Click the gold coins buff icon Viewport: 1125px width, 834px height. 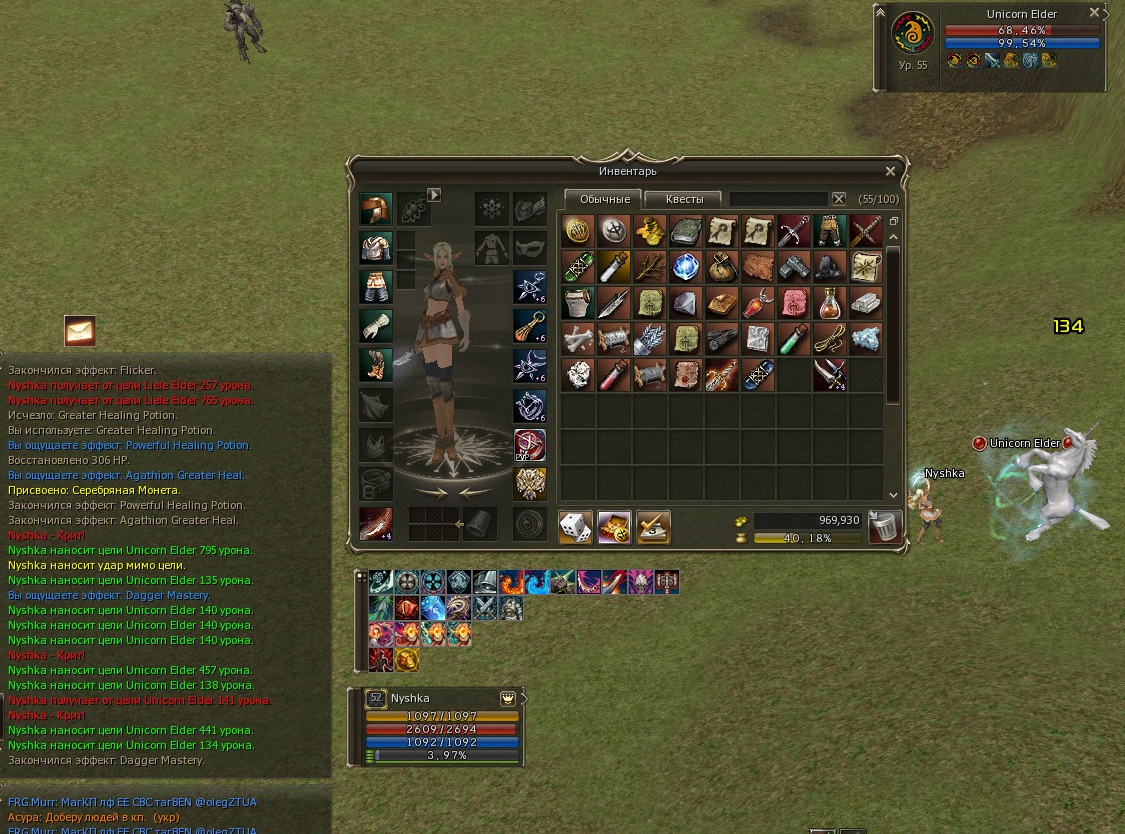pos(406,659)
